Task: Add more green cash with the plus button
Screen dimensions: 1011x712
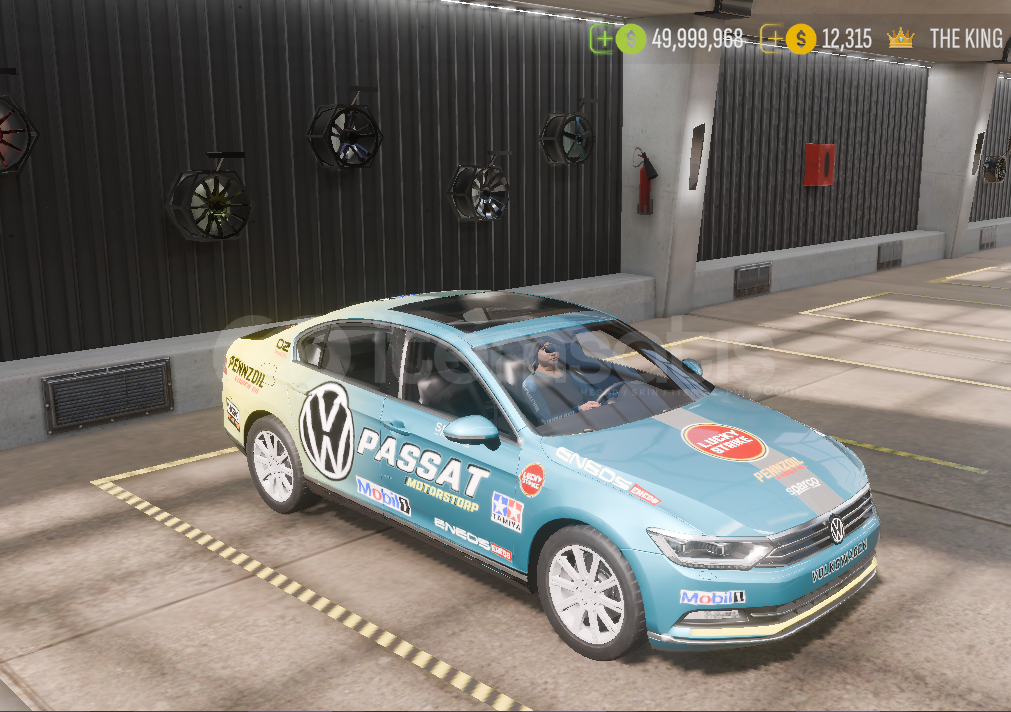Action: tap(602, 39)
